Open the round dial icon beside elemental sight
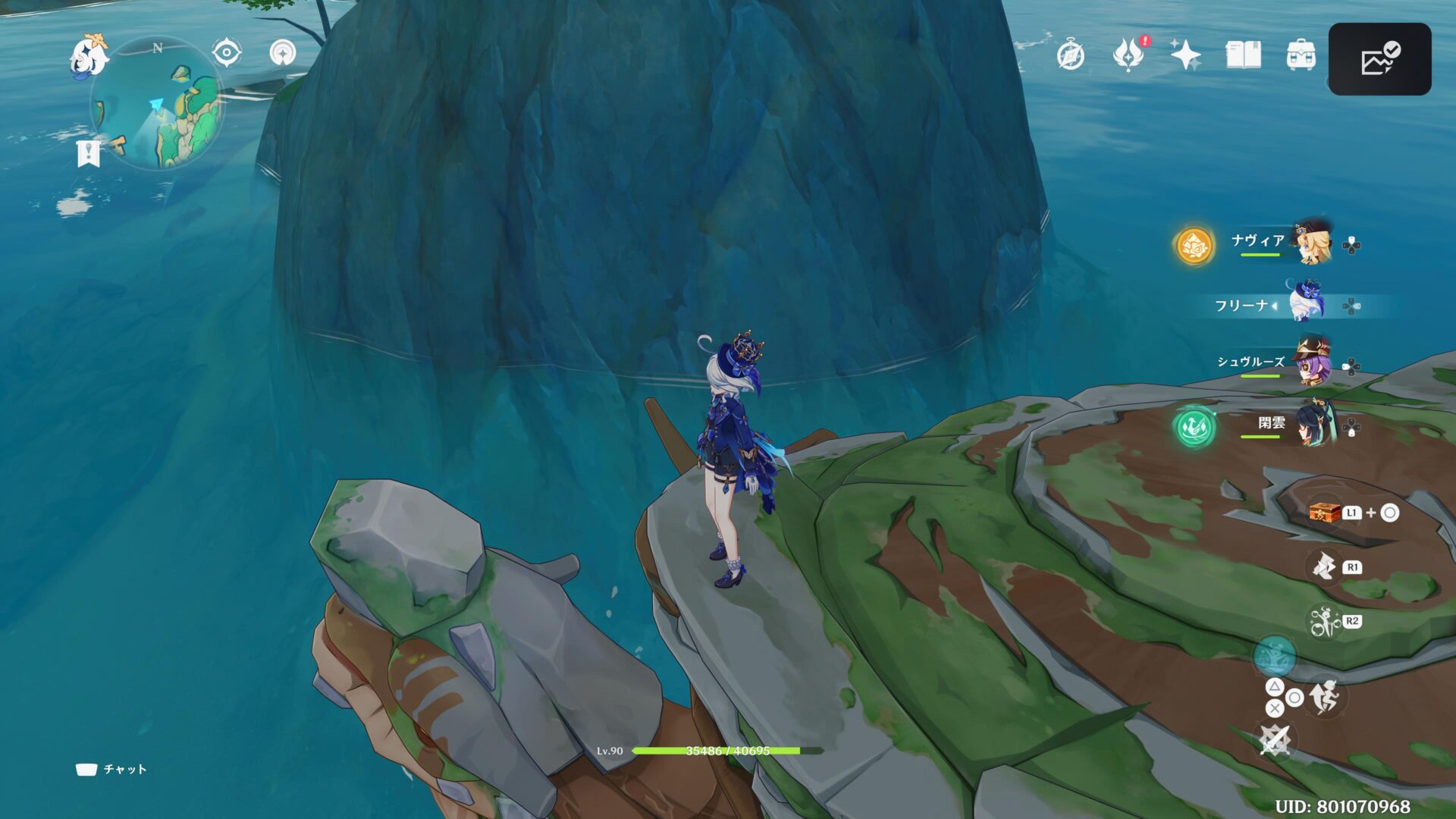The height and width of the screenshot is (819, 1456). click(283, 53)
